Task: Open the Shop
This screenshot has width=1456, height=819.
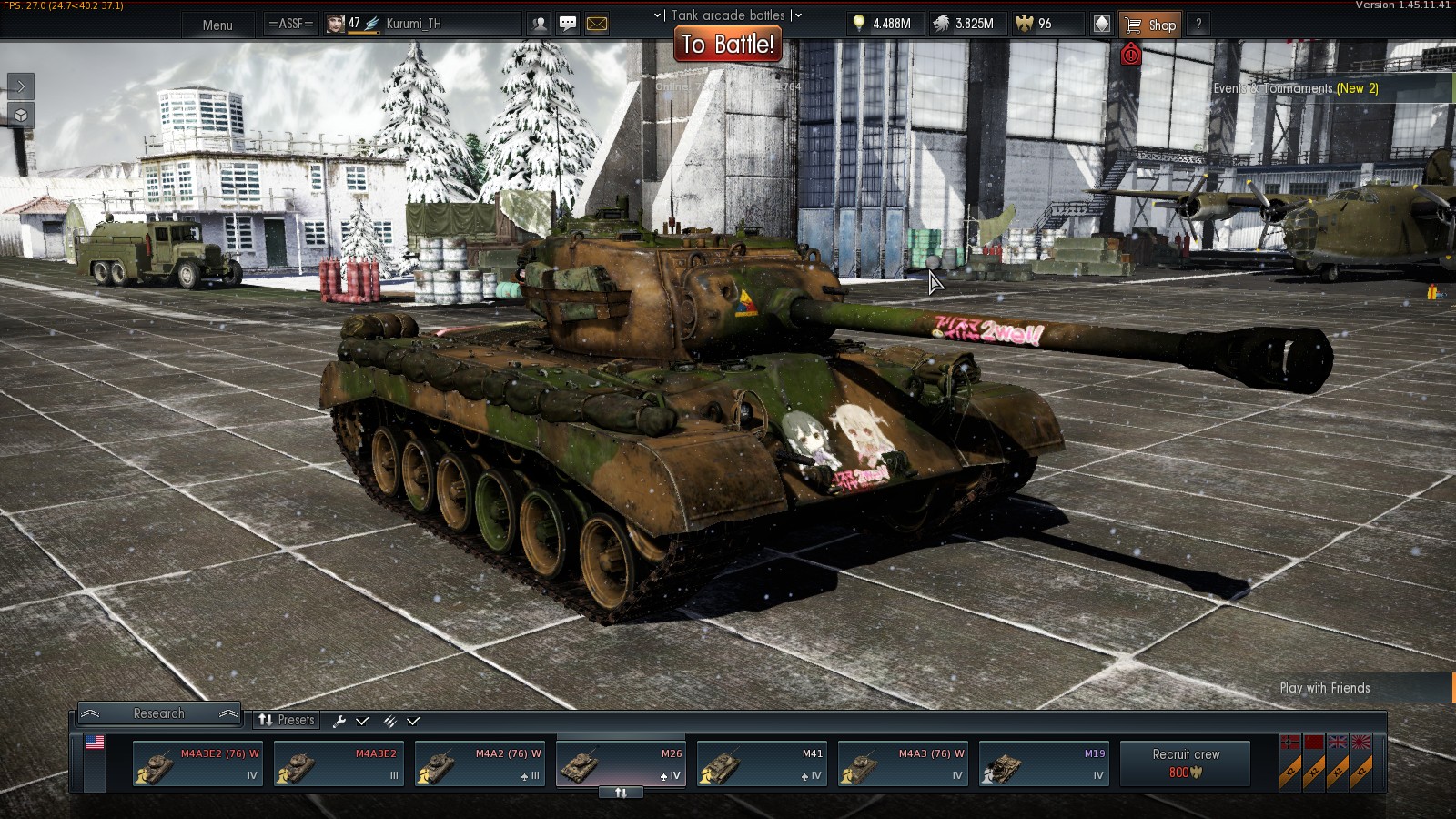Action: [1151, 25]
